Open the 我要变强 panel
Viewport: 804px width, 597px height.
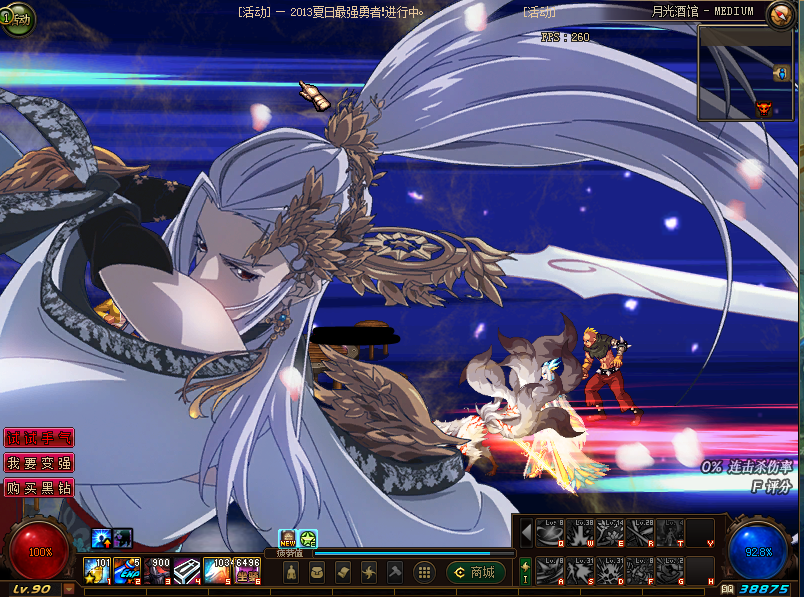click(39, 464)
